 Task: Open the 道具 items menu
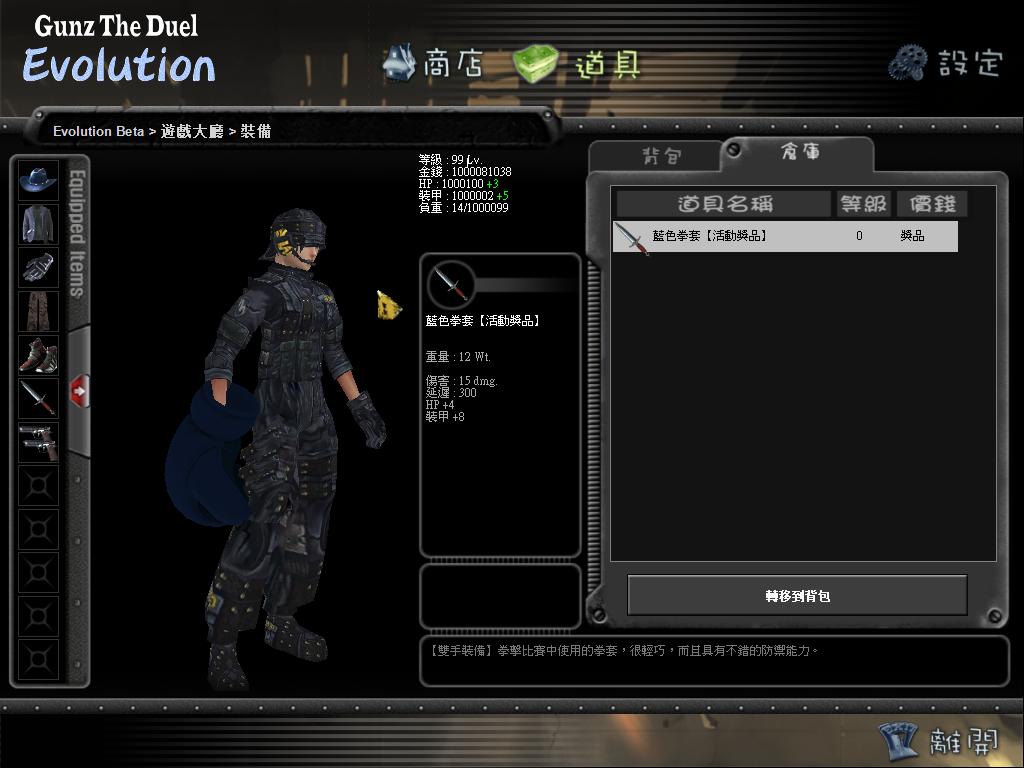[x=577, y=65]
